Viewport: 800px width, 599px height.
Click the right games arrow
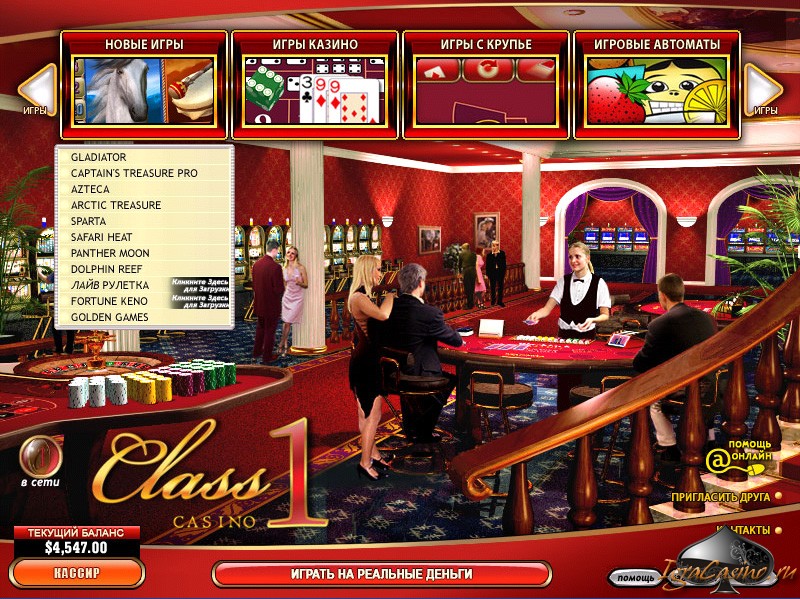(x=764, y=88)
